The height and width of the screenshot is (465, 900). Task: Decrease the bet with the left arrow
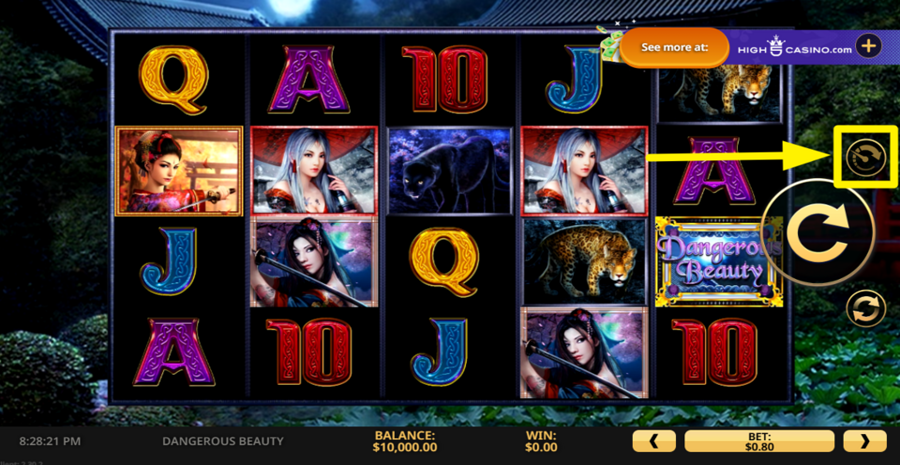655,441
